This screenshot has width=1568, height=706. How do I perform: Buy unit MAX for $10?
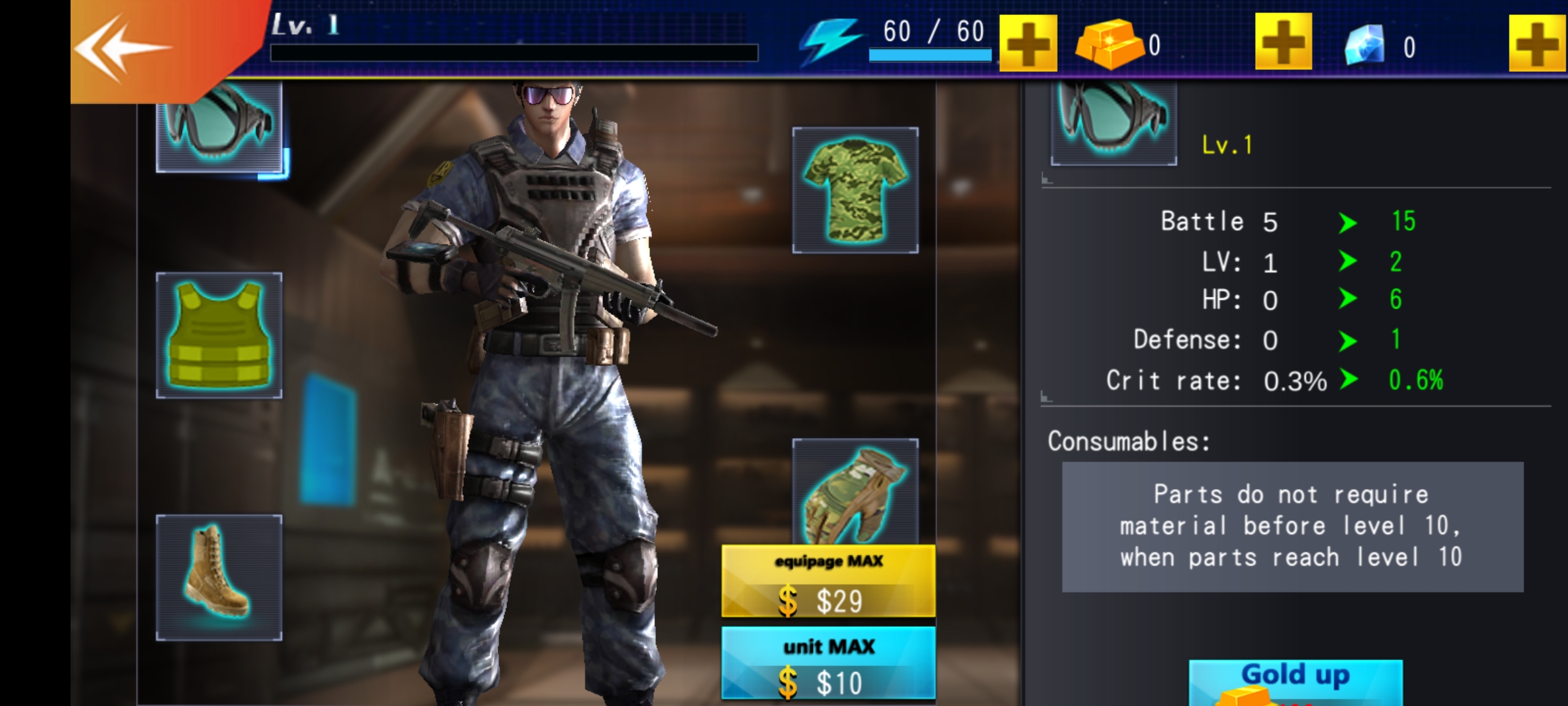click(828, 664)
